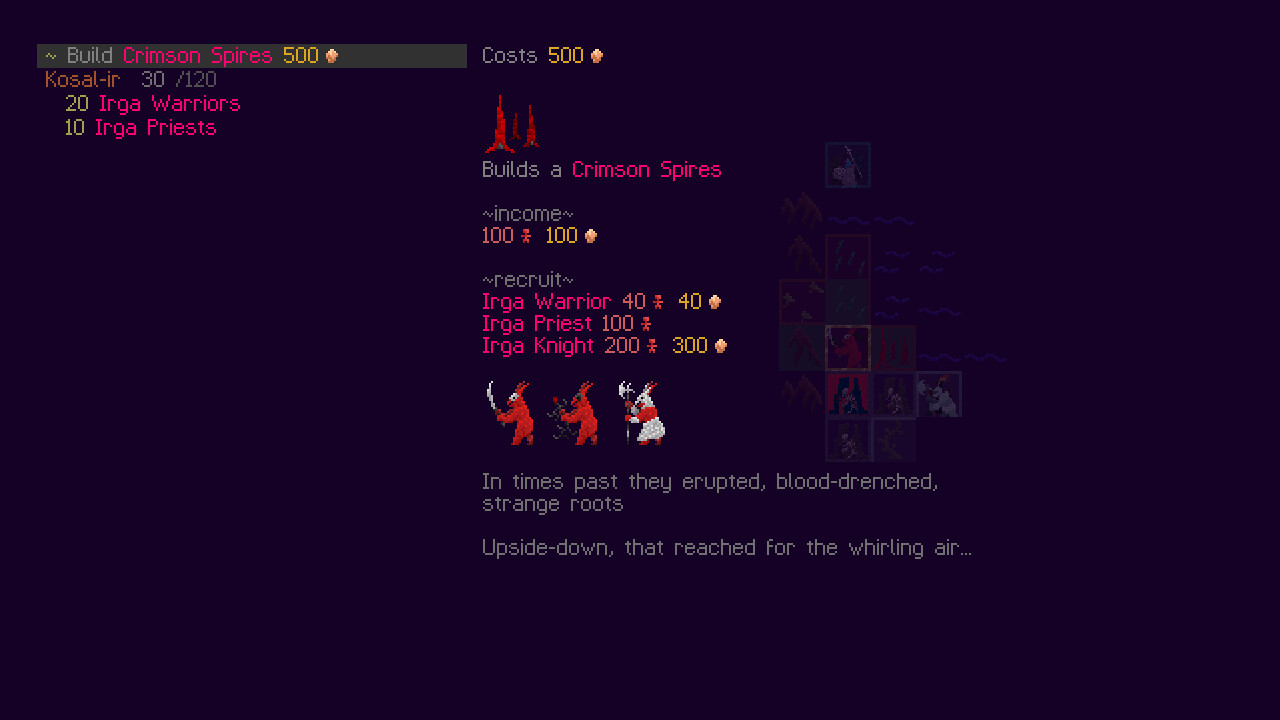
Task: Click the coin icon next to Costs 500
Action: tap(597, 55)
